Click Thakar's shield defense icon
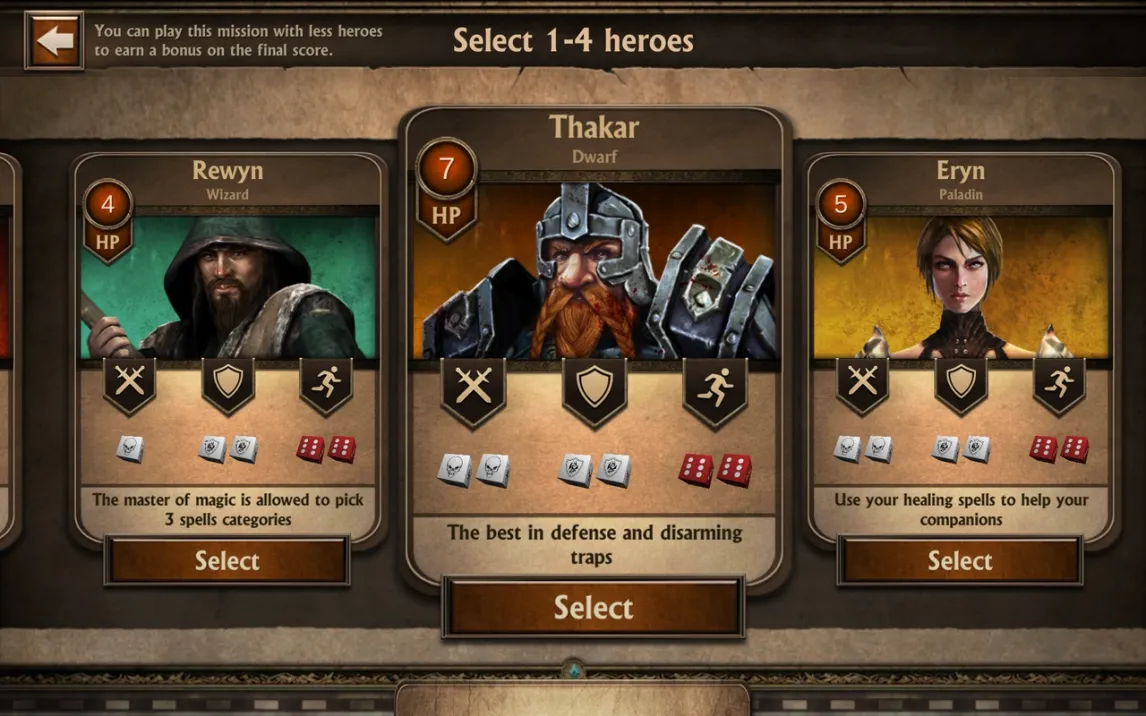Image resolution: width=1146 pixels, height=716 pixels. [x=594, y=388]
